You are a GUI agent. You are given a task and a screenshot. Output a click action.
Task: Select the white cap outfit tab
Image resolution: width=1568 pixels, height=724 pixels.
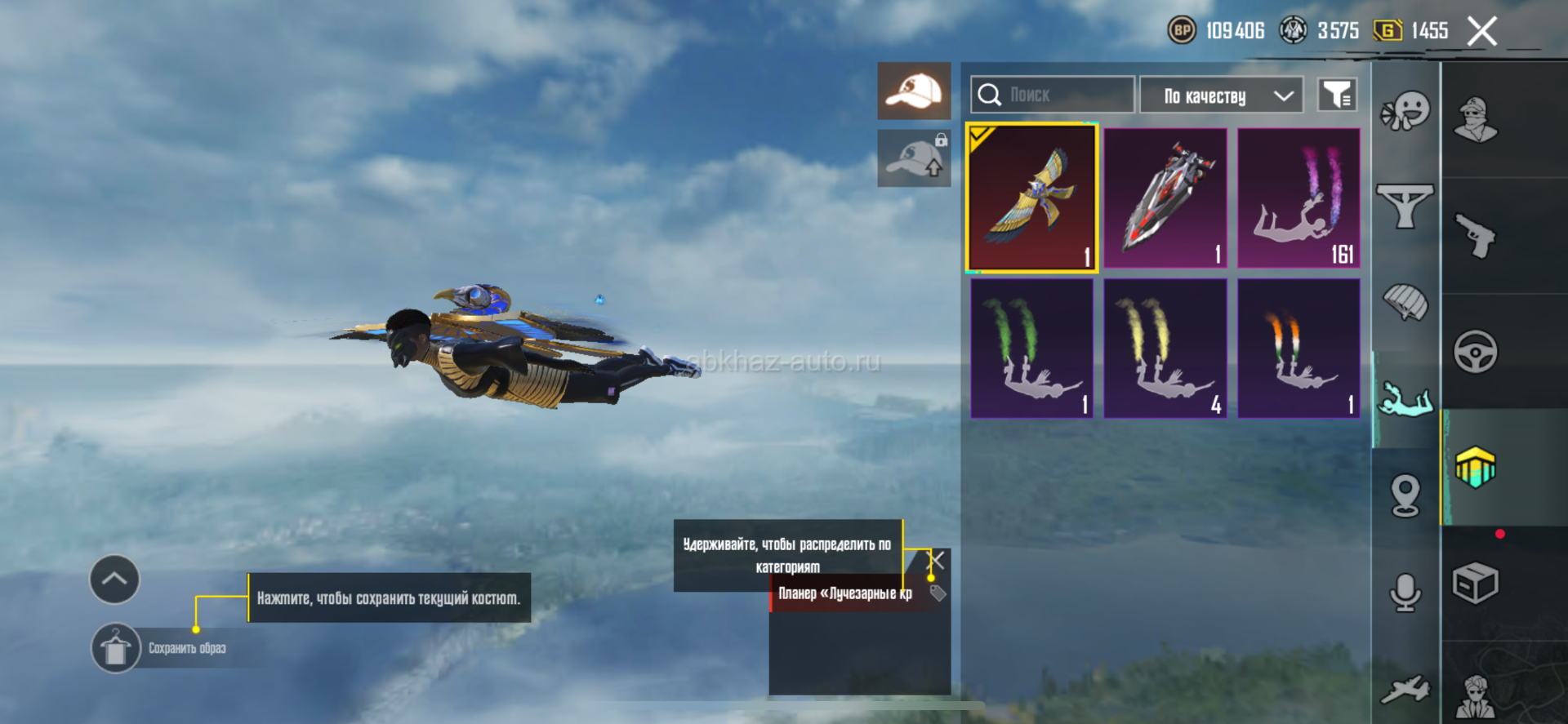pyautogui.click(x=914, y=91)
